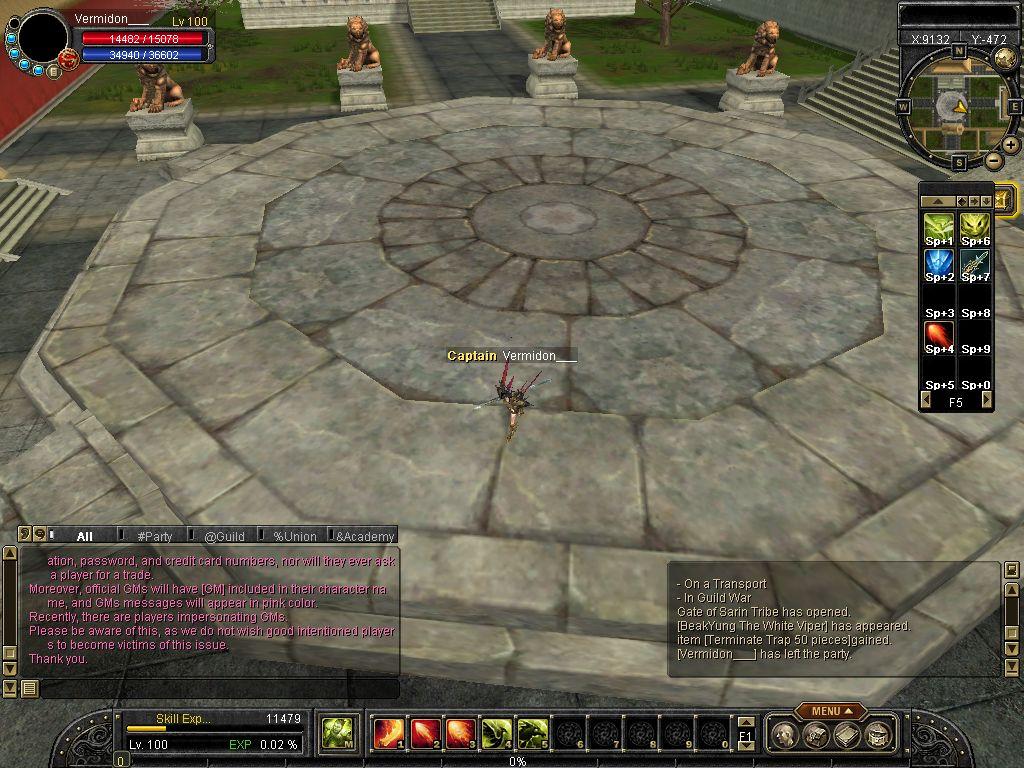Screen dimensions: 1024x768
Task: Switch chat to the @Guild tab
Action: click(224, 536)
